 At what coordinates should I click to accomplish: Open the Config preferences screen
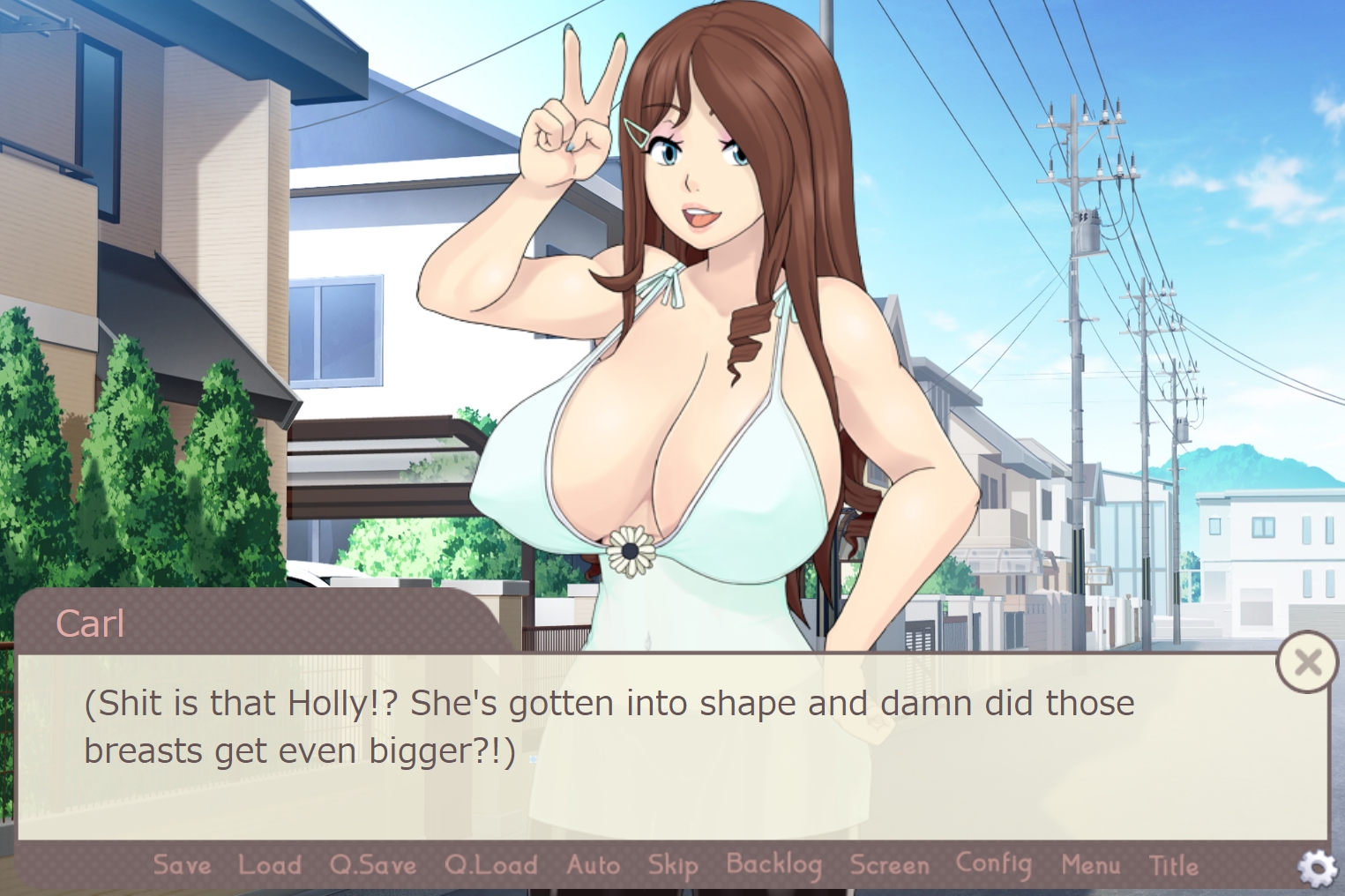994,864
